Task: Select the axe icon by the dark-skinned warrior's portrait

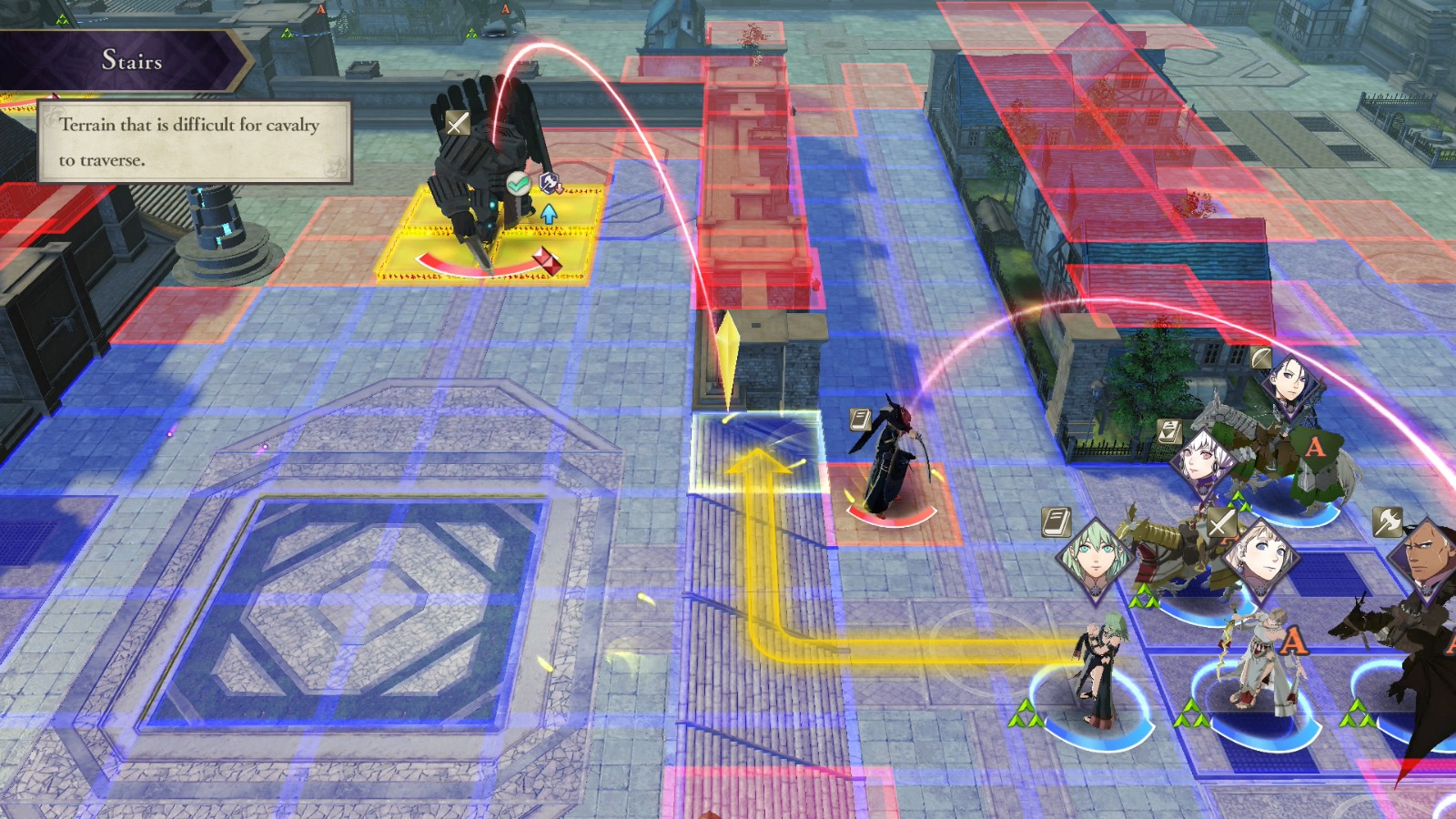Action: [x=1388, y=522]
